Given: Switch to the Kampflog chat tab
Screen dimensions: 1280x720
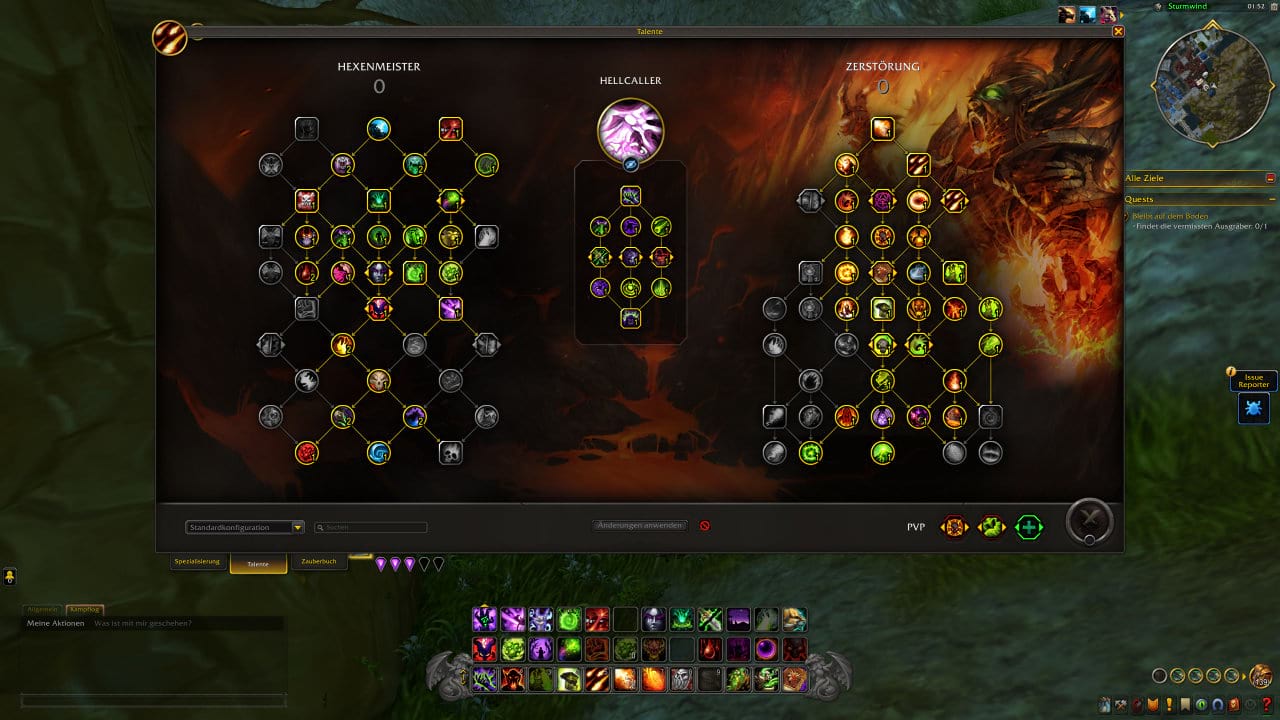Looking at the screenshot, I should click(85, 609).
